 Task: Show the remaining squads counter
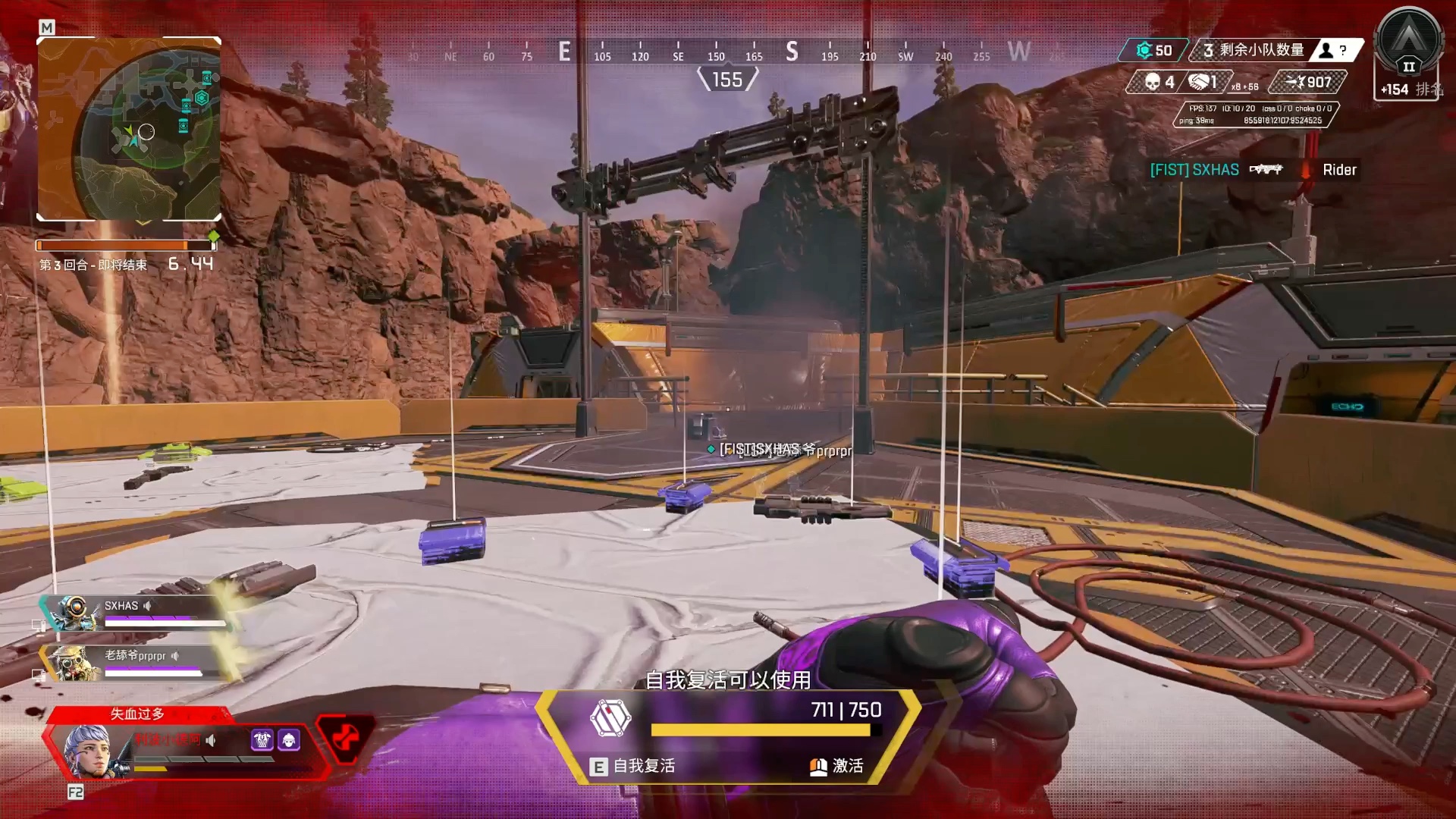(1253, 50)
